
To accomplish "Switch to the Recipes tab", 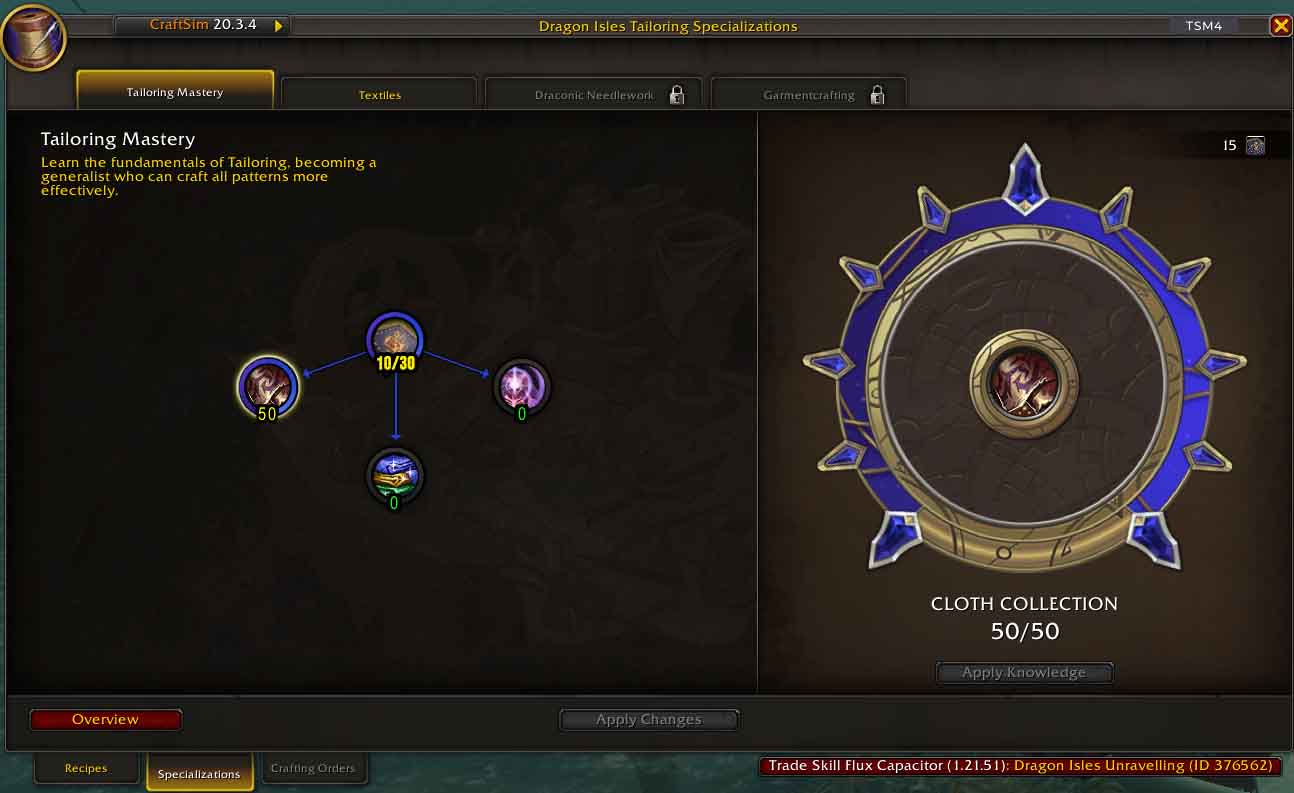I will click(86, 769).
